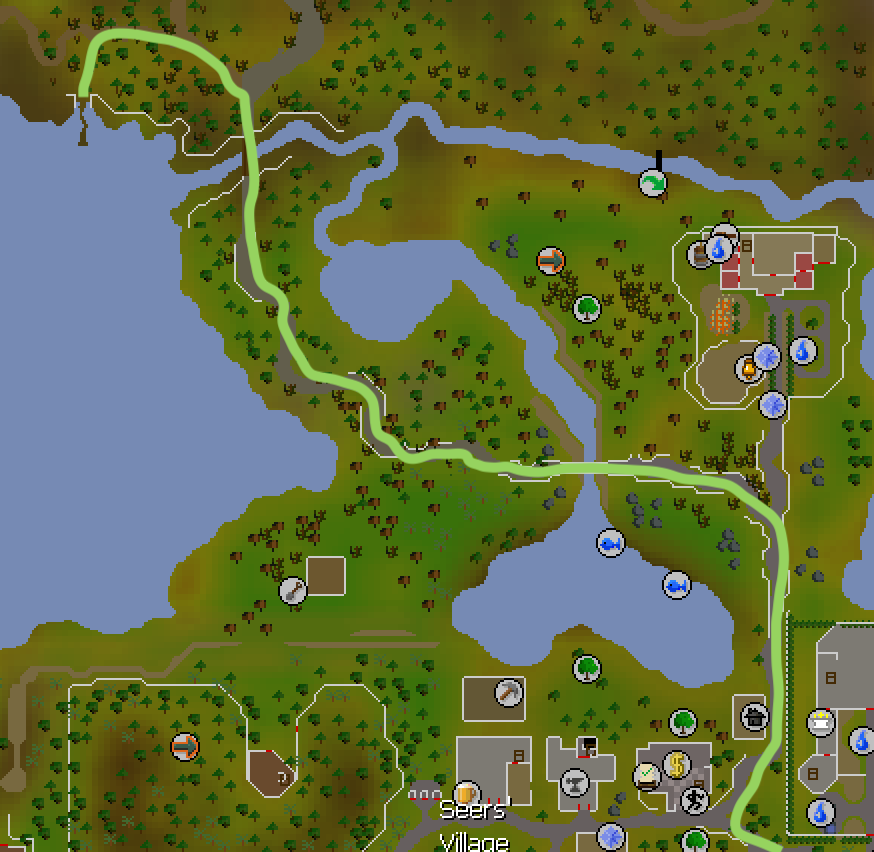Click the black house icon marker
Viewport: 874px width, 852px height.
click(752, 715)
